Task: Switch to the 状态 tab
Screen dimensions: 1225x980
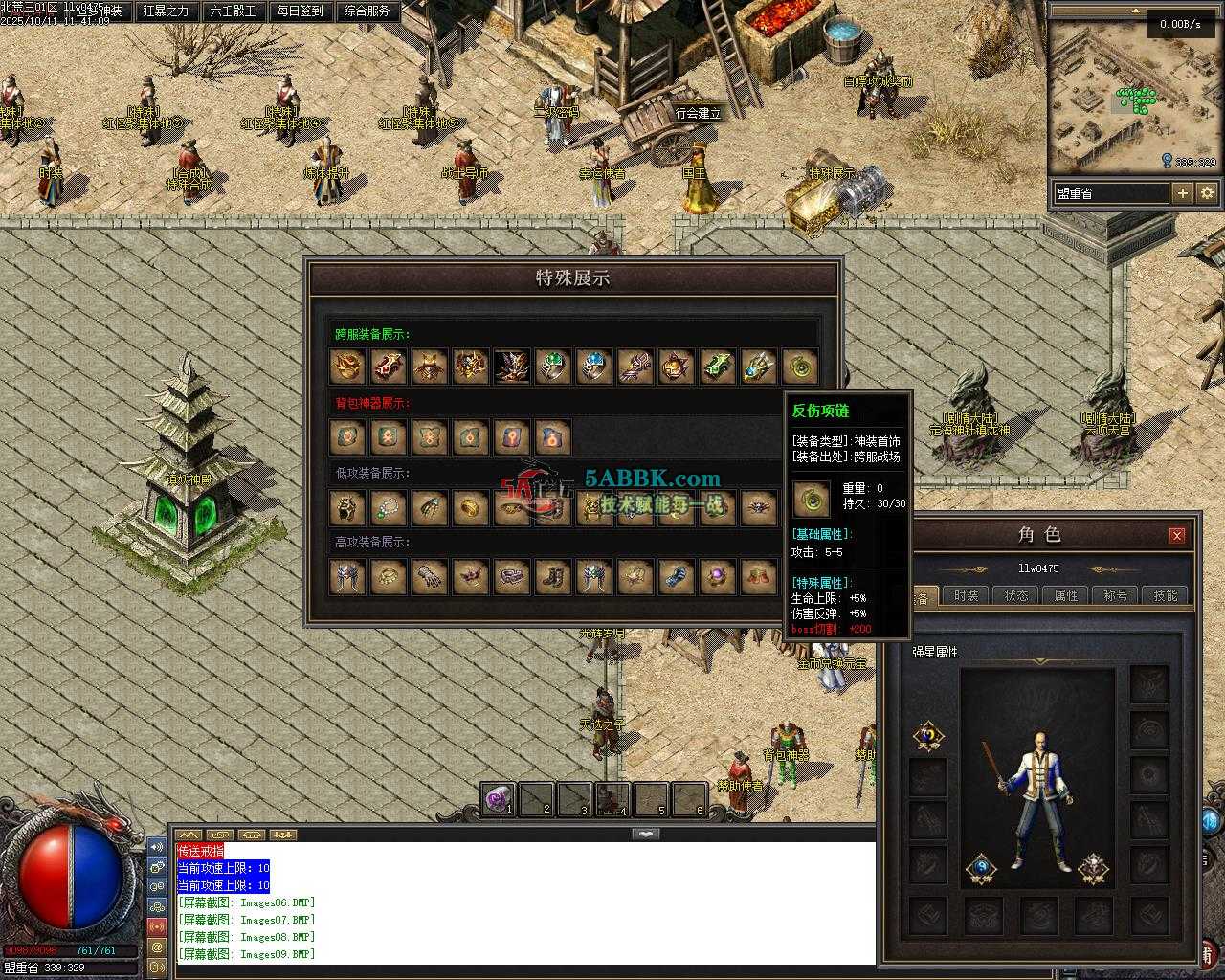Action: pos(1016,595)
